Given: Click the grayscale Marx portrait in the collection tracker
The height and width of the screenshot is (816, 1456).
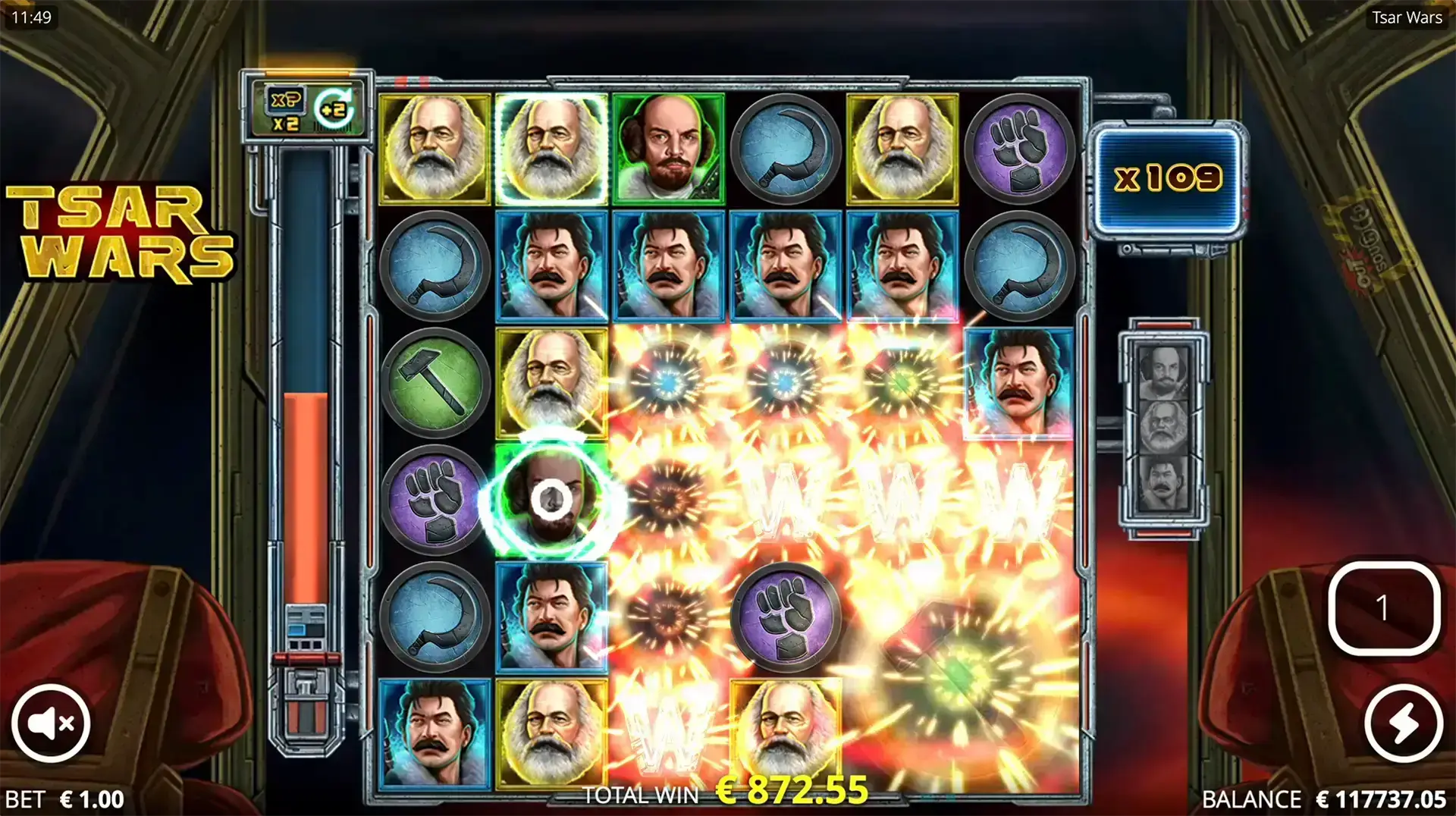Looking at the screenshot, I should (1163, 425).
